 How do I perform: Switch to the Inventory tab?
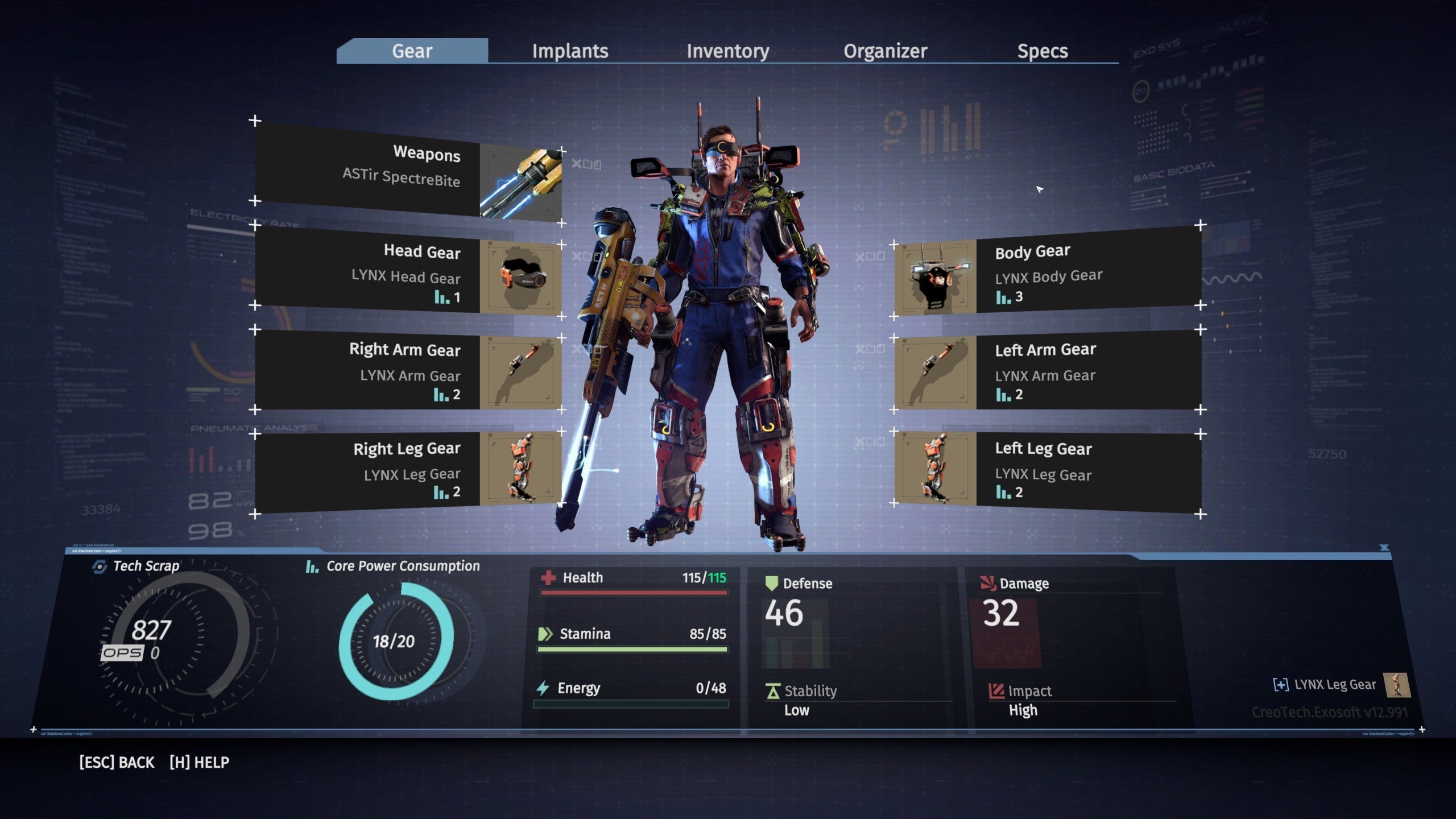(729, 51)
